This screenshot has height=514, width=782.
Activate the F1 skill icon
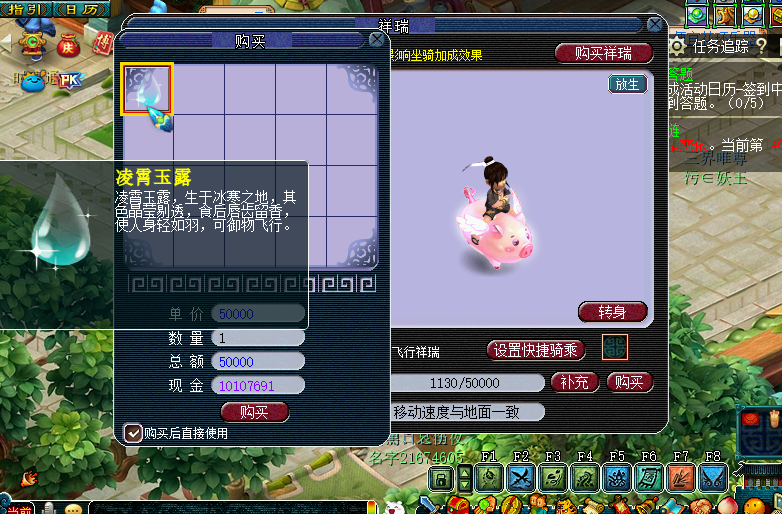click(x=489, y=478)
